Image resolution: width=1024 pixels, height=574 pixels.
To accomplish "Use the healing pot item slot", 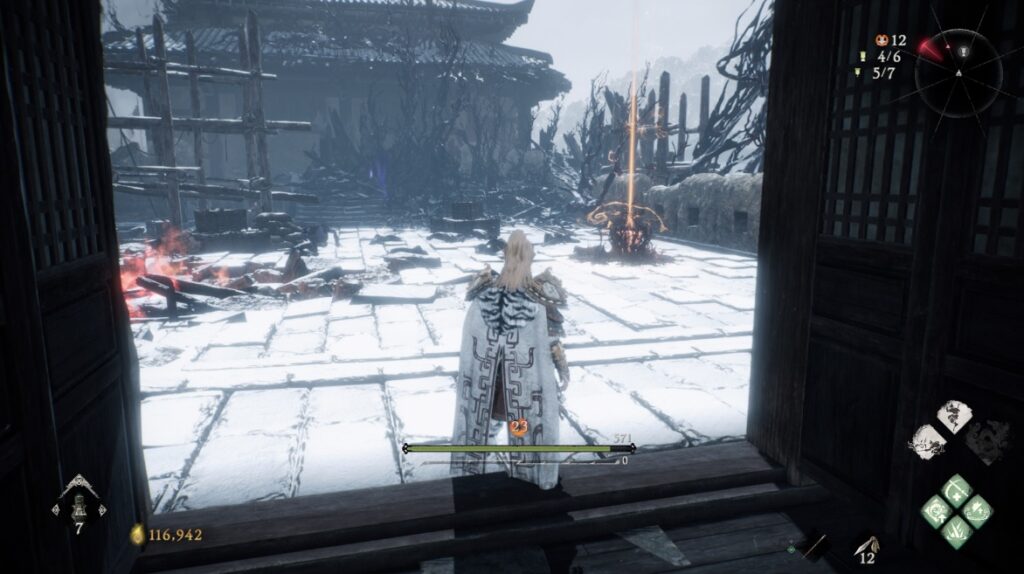I will coord(78,503).
